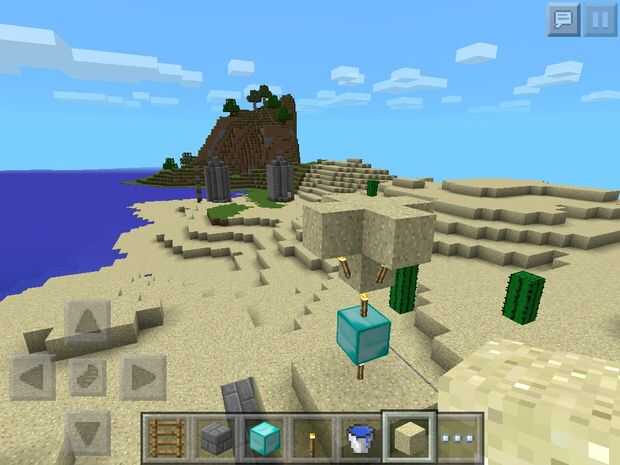The image size is (620, 465).
Task: Tap the center jump button on the D-pad
Action: point(88,377)
